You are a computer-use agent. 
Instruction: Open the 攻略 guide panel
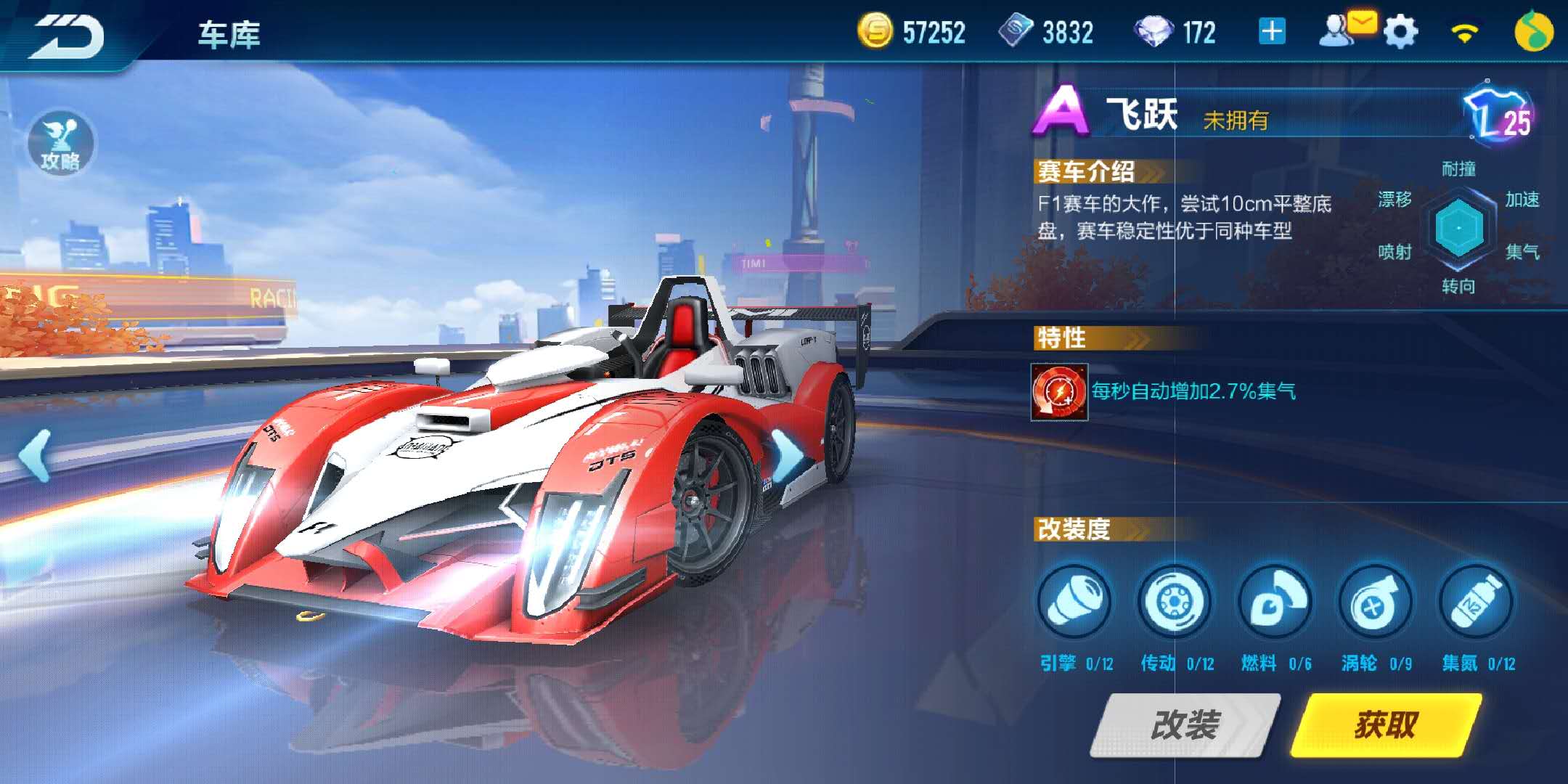click(x=62, y=144)
